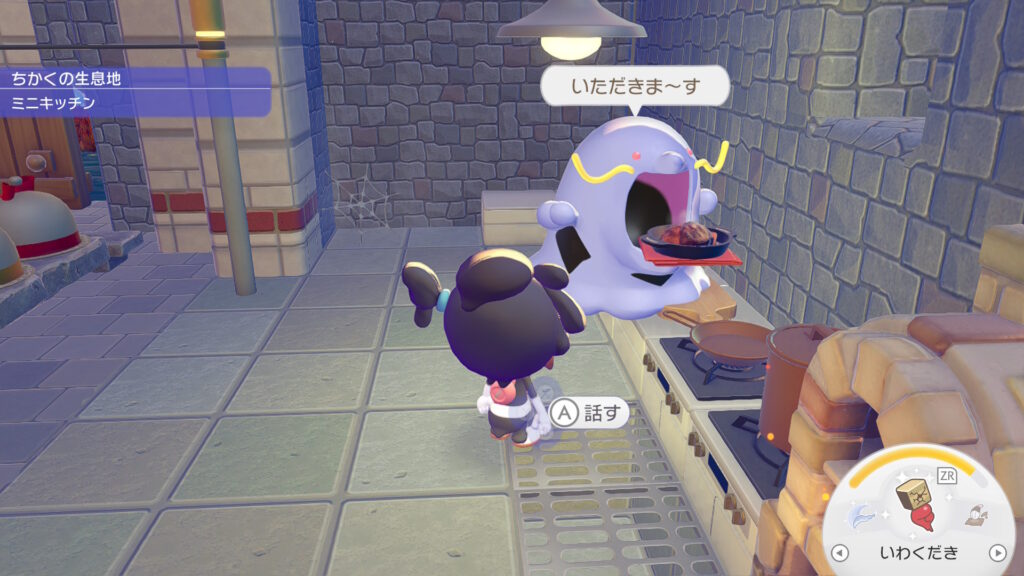Cycle to the next ability with right arrow
This screenshot has height=576, width=1024.
996,552
